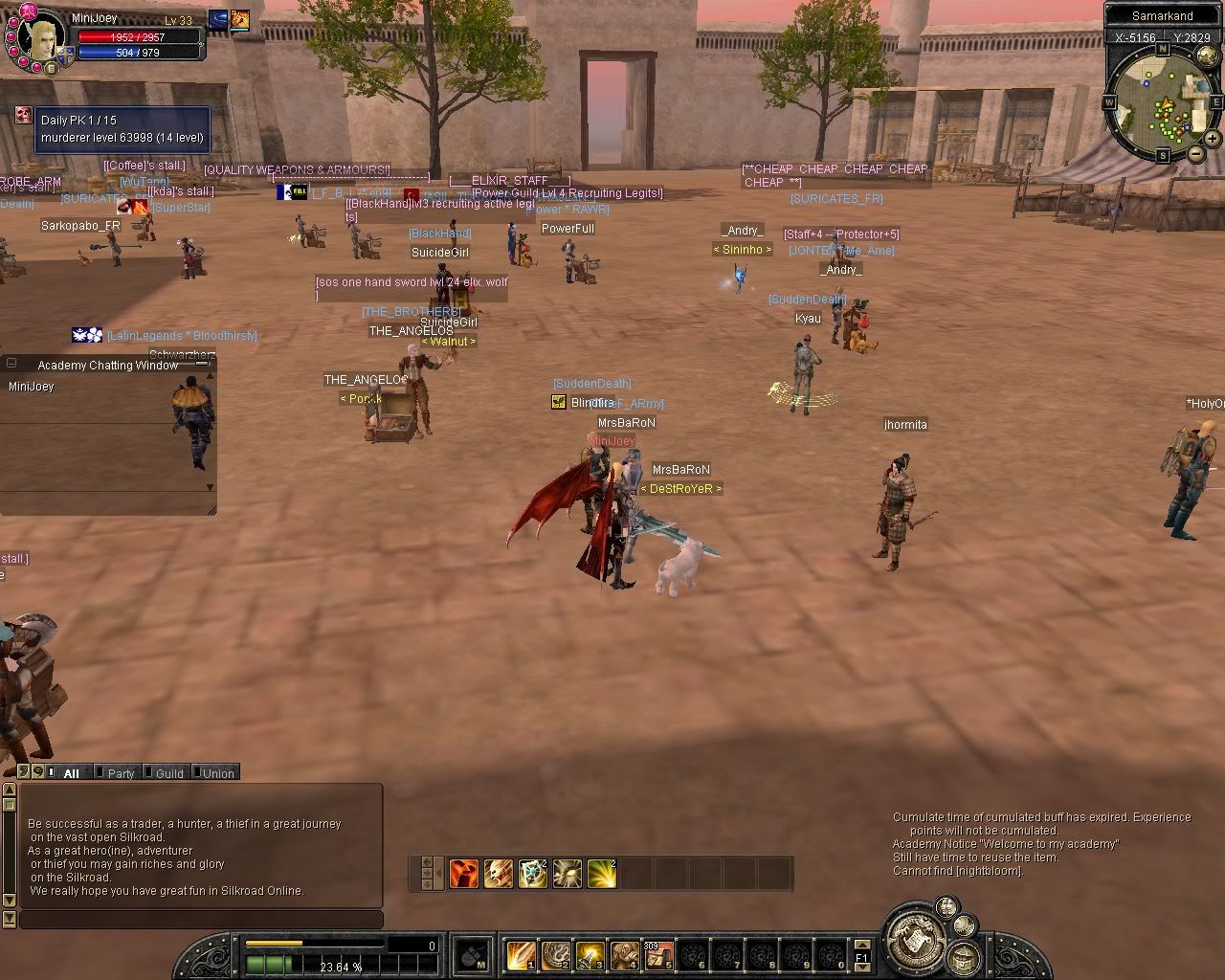Image resolution: width=1225 pixels, height=980 pixels.
Task: Click the minimap zoom-in plus button
Action: tap(1212, 139)
